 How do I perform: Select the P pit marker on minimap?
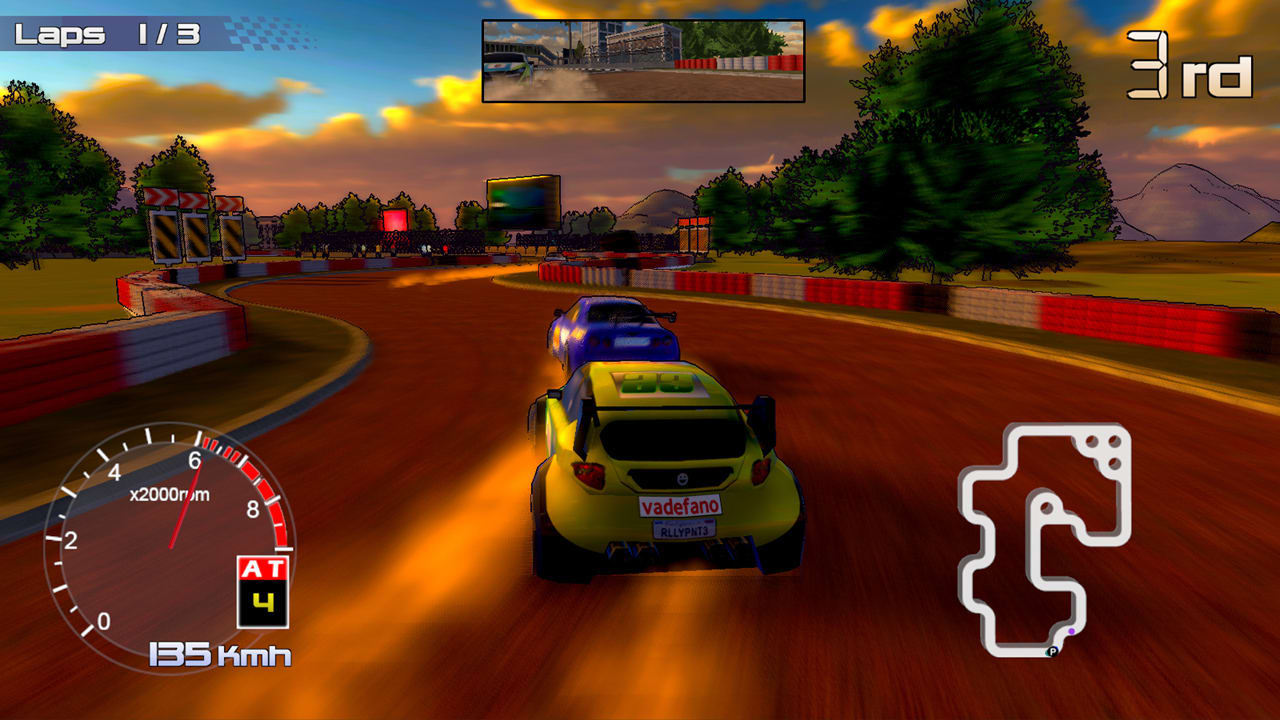pyautogui.click(x=1051, y=651)
